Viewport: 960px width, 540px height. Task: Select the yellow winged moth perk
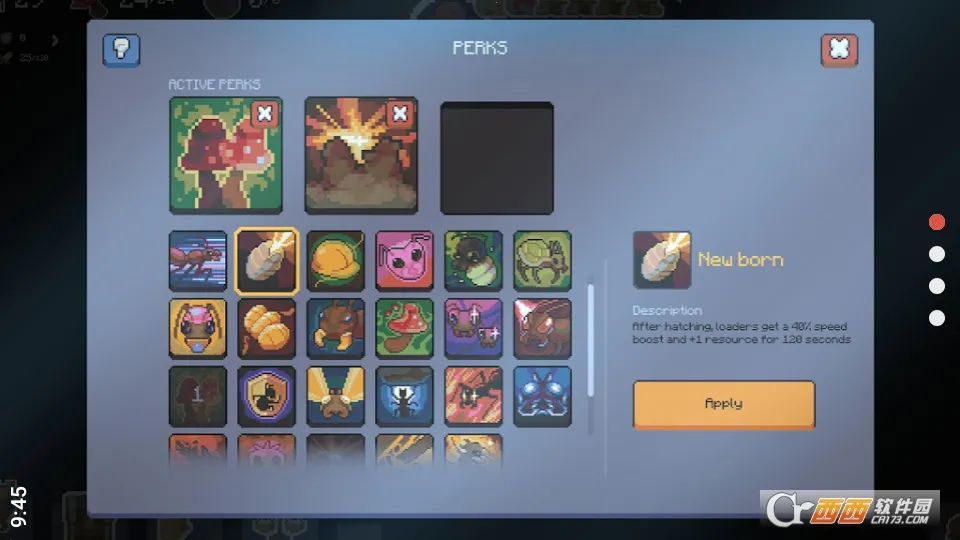click(335, 396)
